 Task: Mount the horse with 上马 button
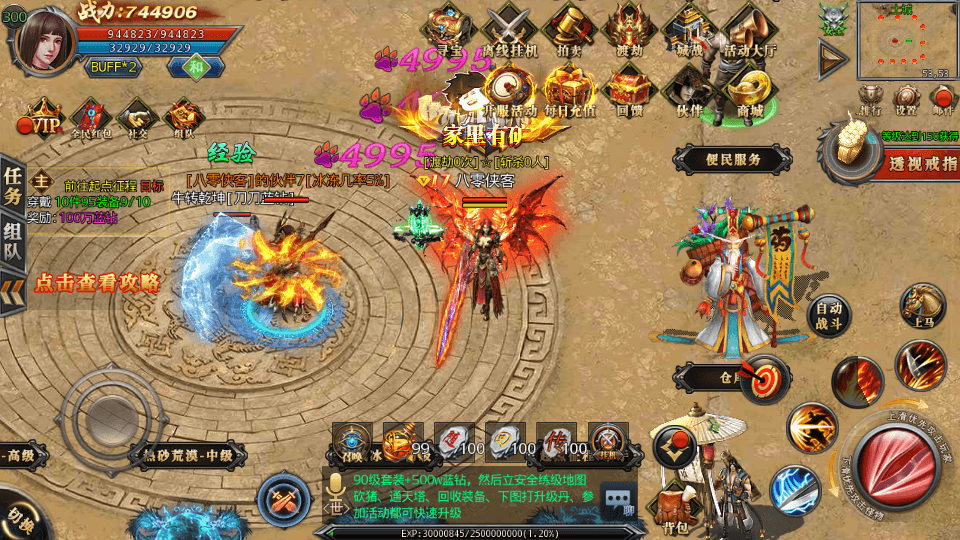point(922,306)
